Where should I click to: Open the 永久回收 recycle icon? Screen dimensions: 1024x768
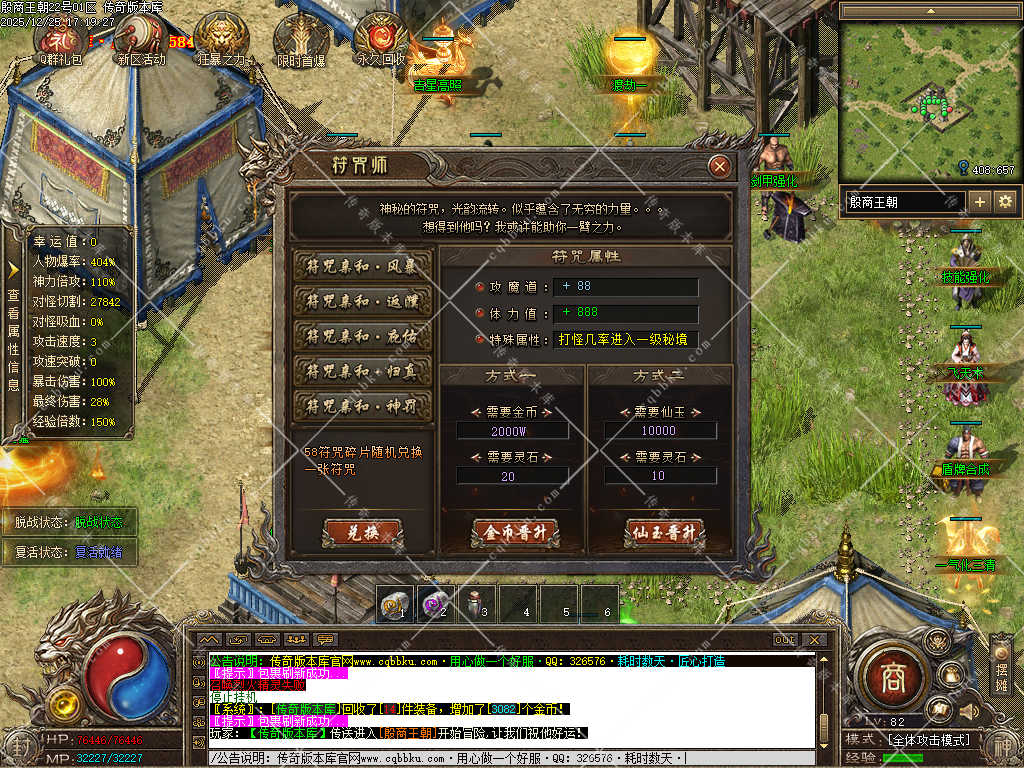[x=381, y=38]
